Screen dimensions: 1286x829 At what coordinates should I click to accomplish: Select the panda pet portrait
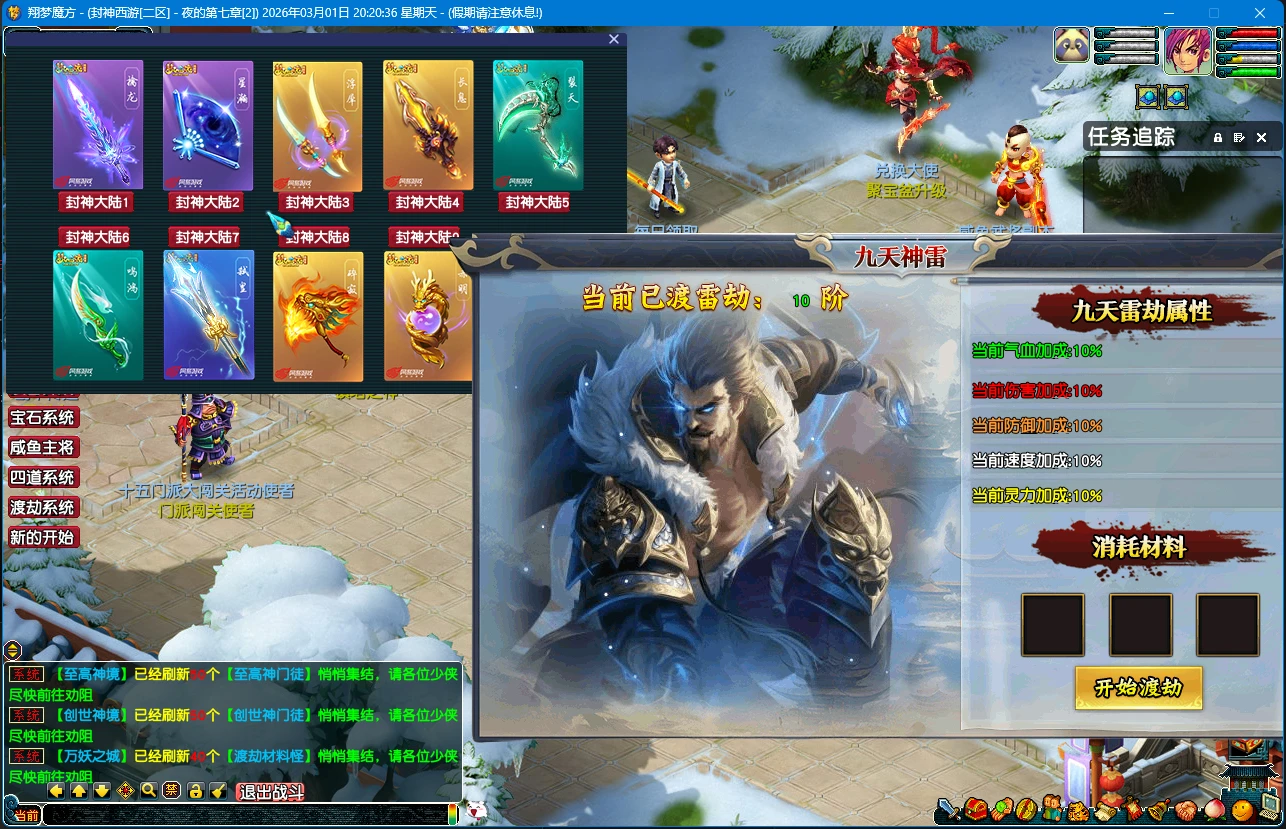(x=1071, y=47)
